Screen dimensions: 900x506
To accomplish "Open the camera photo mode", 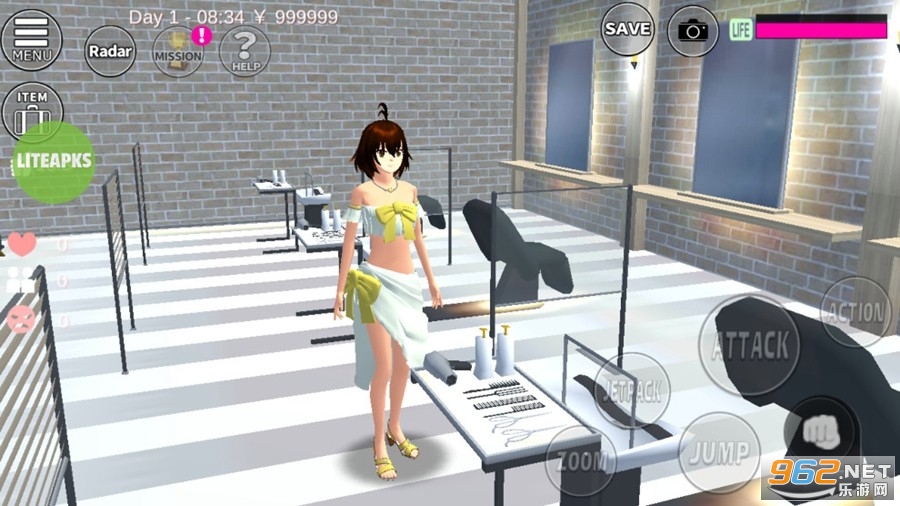I will pyautogui.click(x=693, y=30).
